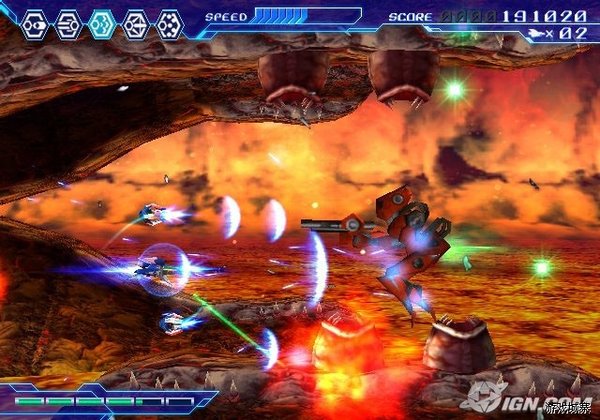Switch to the diamond arrow weapon icon
This screenshot has width=600, height=420.
136,22
